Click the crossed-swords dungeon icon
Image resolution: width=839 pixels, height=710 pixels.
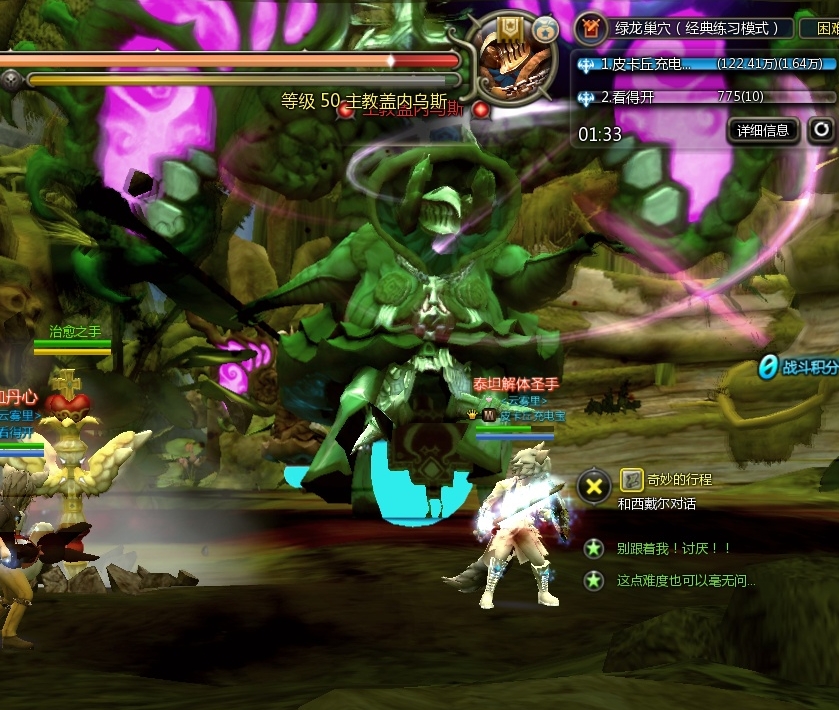tap(592, 27)
